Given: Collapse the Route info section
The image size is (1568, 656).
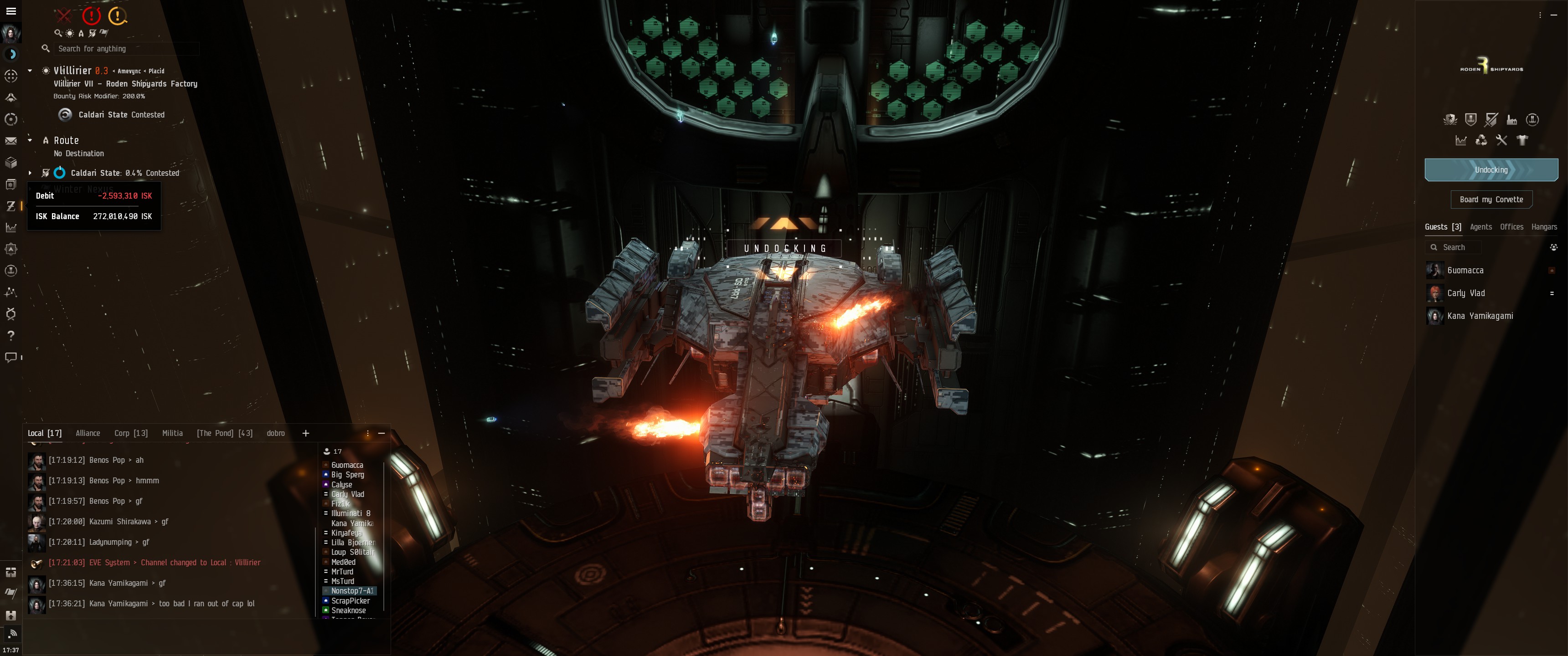Looking at the screenshot, I should (x=30, y=140).
